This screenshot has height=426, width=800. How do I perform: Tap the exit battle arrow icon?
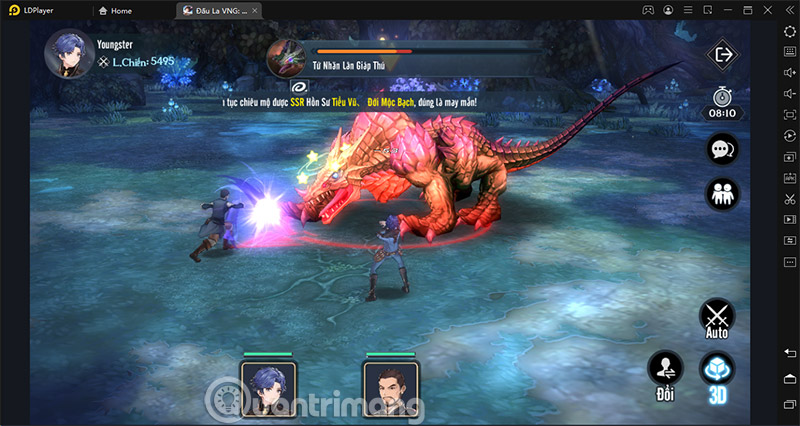721,54
